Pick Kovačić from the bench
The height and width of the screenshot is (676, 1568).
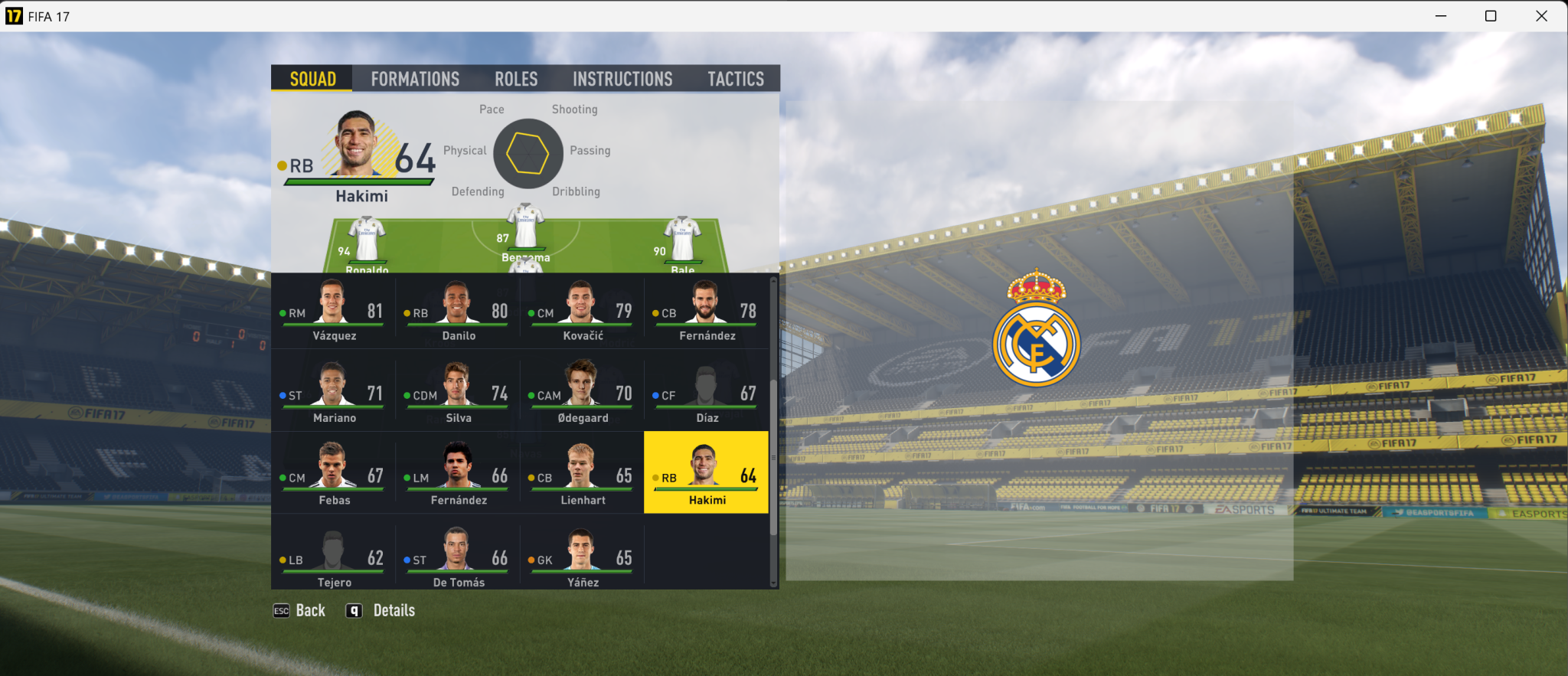(x=582, y=312)
